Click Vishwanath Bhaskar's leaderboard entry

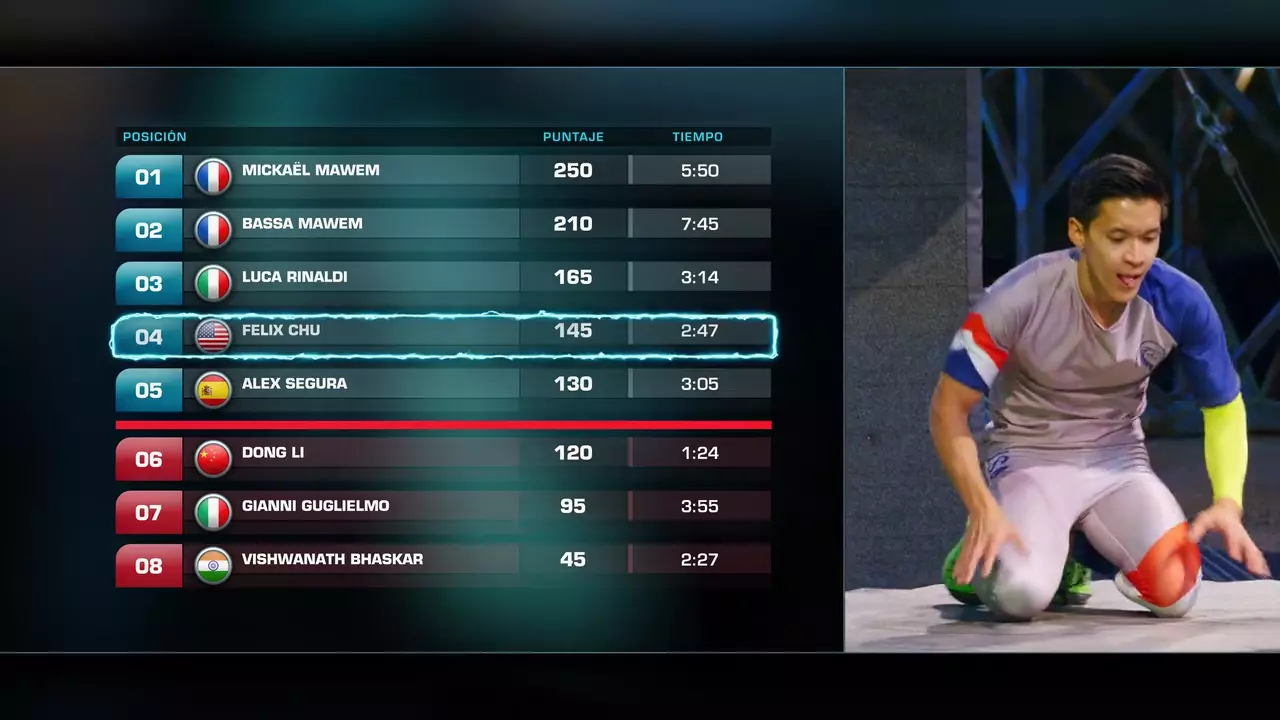point(443,559)
